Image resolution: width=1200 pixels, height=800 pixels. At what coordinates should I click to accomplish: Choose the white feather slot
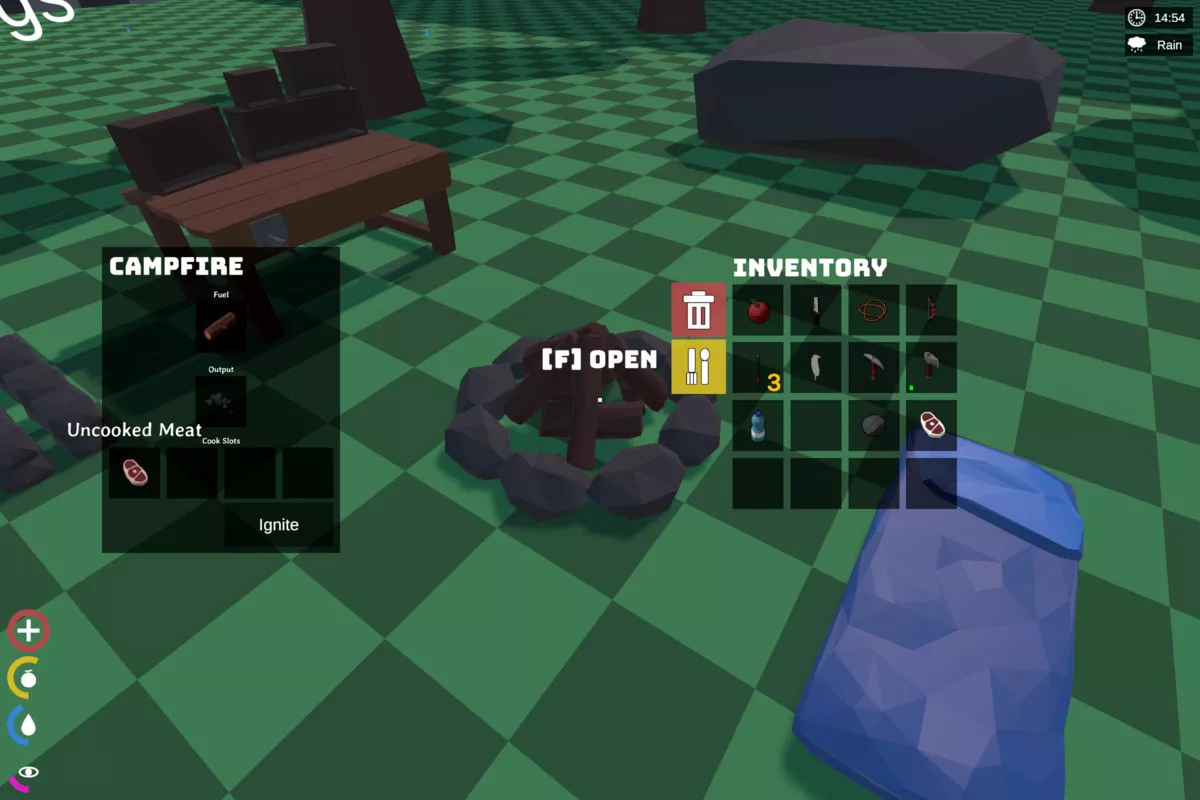click(816, 368)
